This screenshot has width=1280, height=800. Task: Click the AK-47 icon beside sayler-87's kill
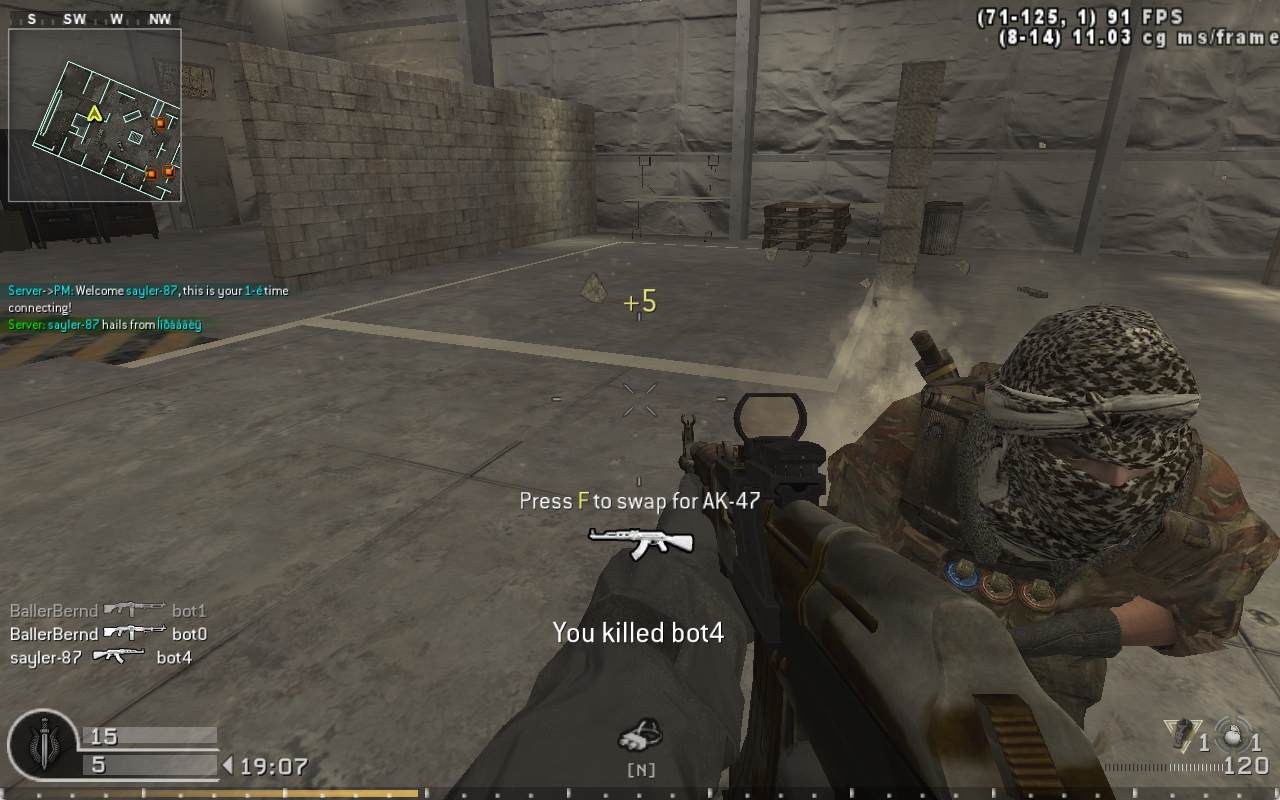(120, 658)
